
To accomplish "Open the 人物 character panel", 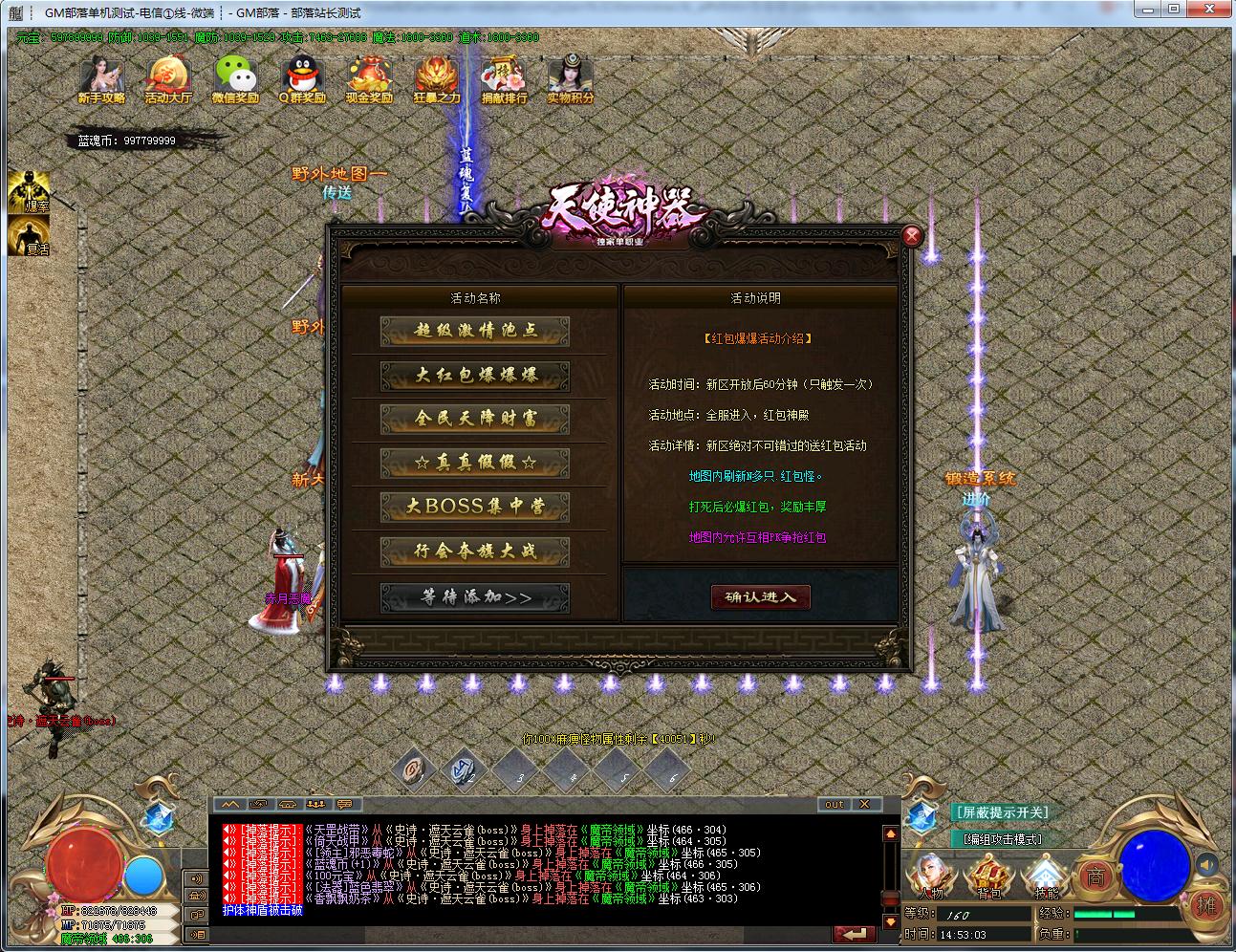I will click(x=929, y=876).
